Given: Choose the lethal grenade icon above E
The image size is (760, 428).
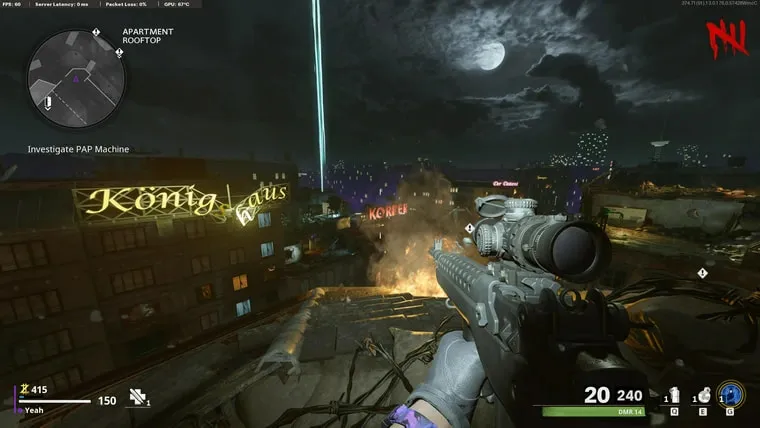Looking at the screenshot, I should pyautogui.click(x=703, y=395).
